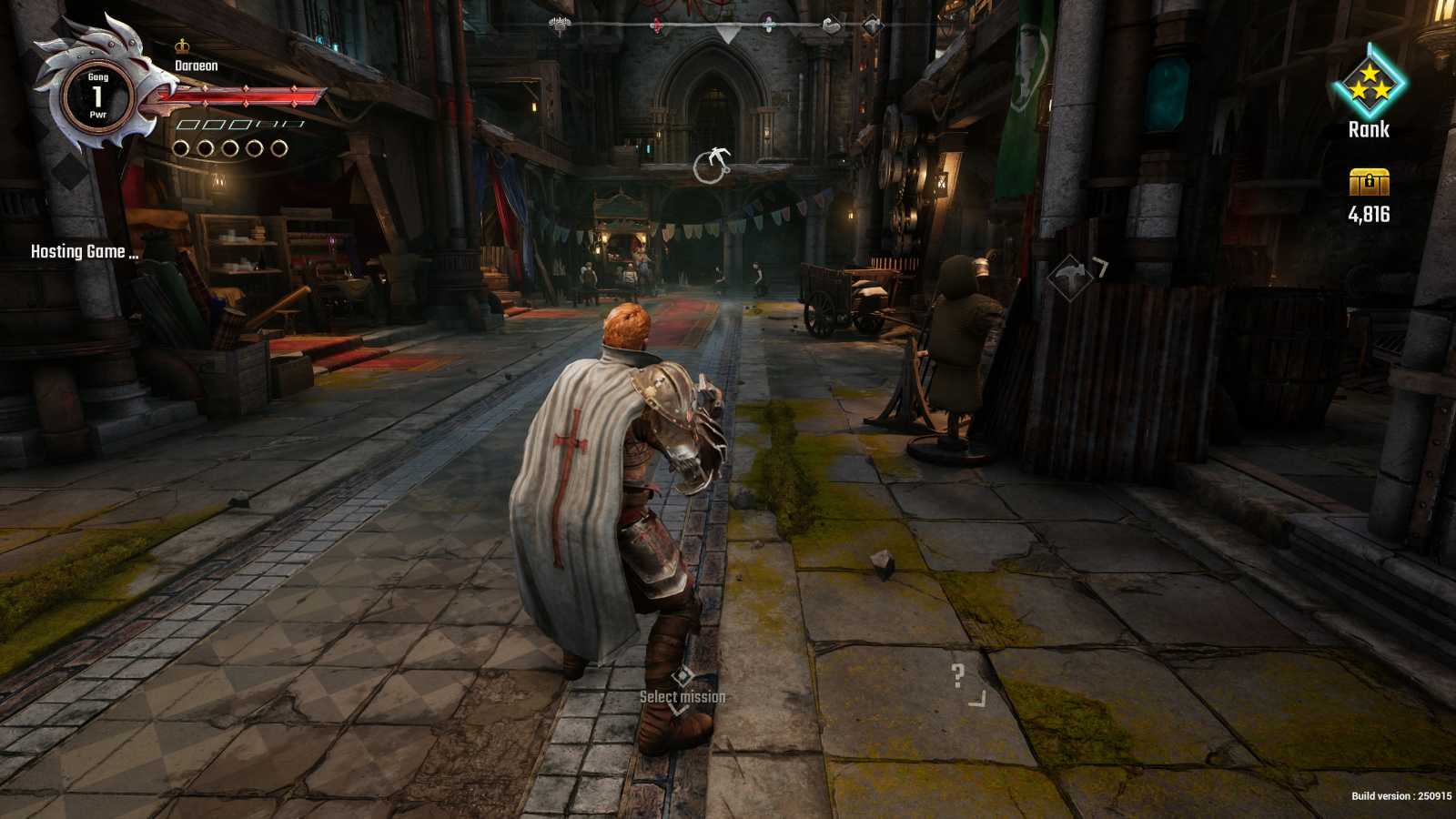The height and width of the screenshot is (819, 1456).
Task: Select the player name Daraeon
Action: [195, 66]
